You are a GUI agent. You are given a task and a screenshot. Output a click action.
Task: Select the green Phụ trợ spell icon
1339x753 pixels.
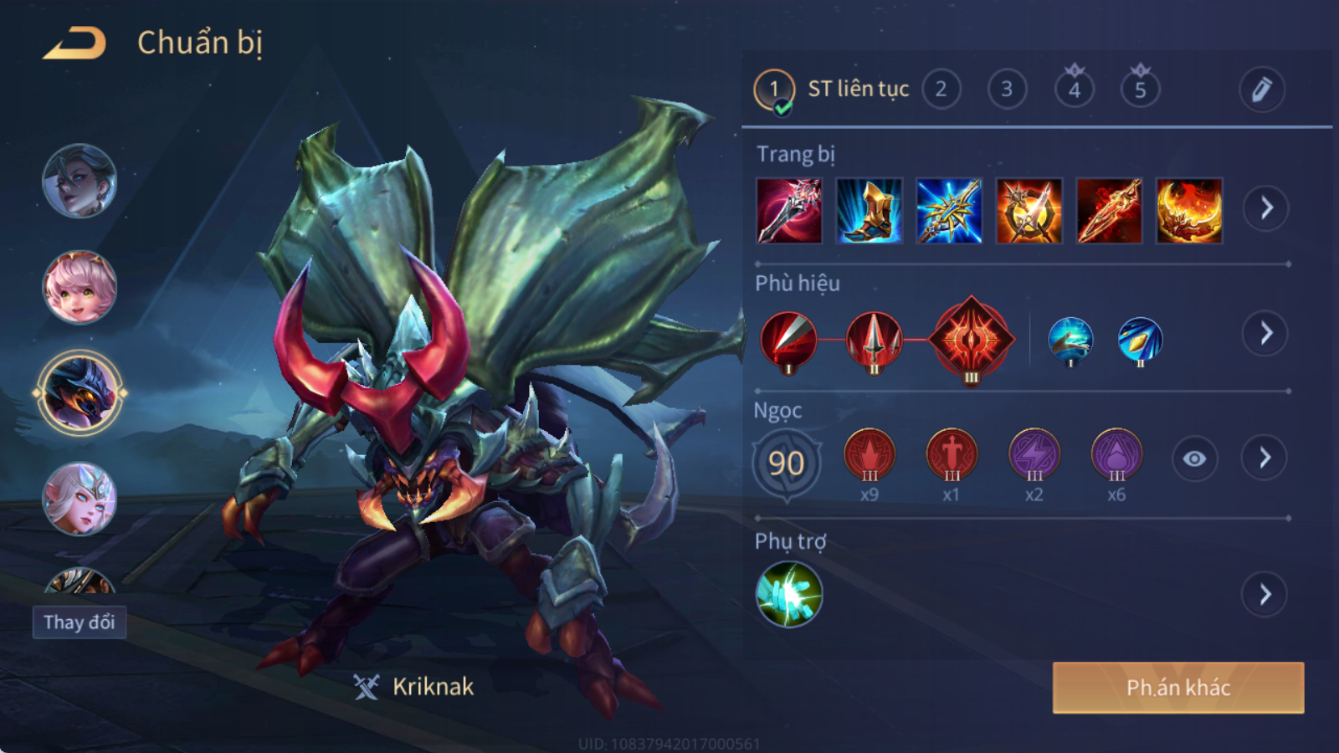point(789,594)
